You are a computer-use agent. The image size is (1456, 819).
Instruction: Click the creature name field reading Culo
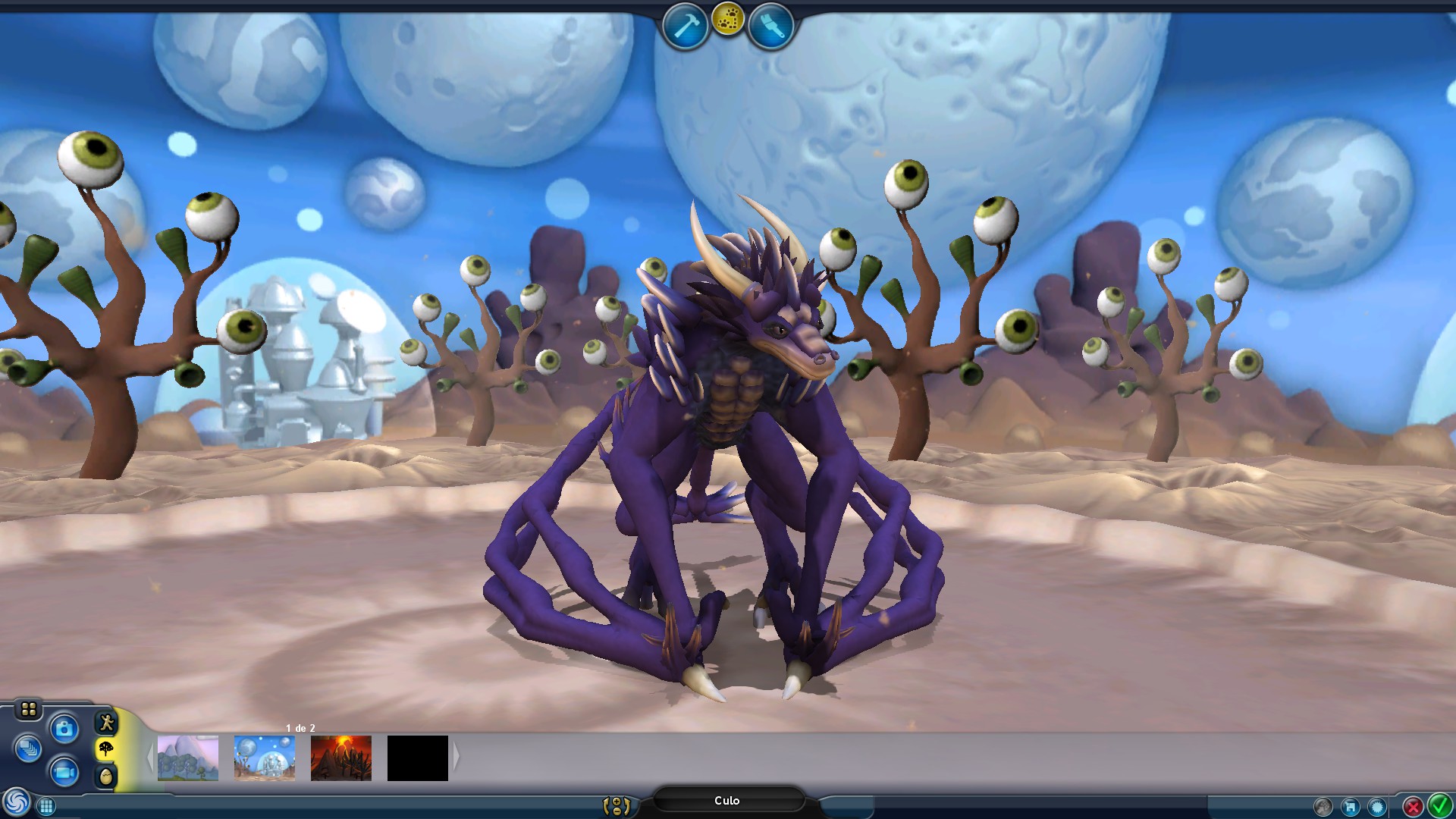pyautogui.click(x=728, y=800)
